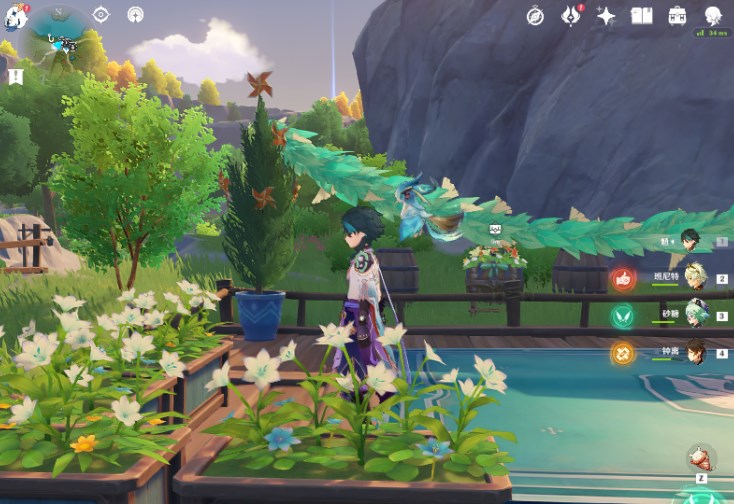Click the round arch icon beside the minimap

point(135,14)
